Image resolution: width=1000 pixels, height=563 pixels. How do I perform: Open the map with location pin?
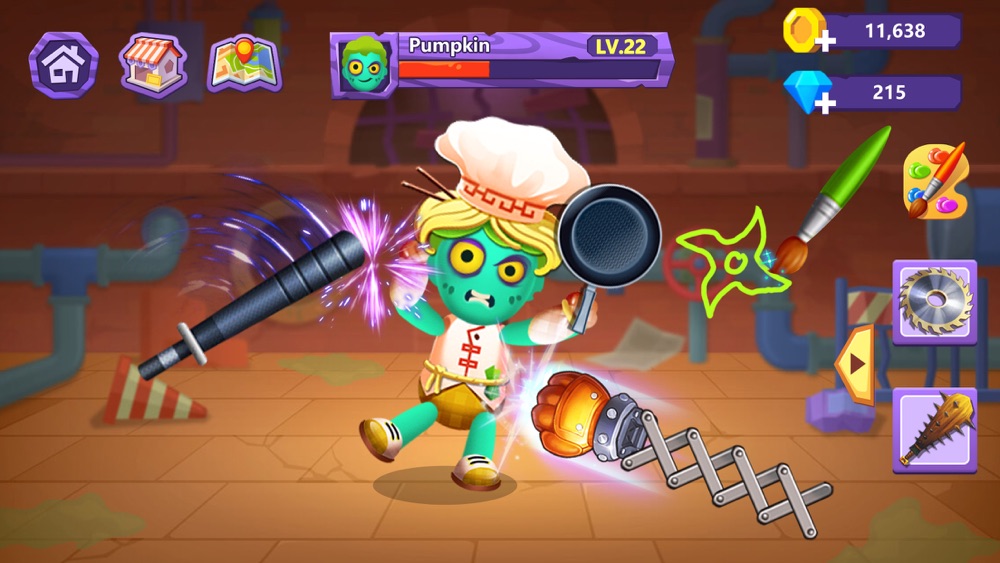tap(244, 64)
